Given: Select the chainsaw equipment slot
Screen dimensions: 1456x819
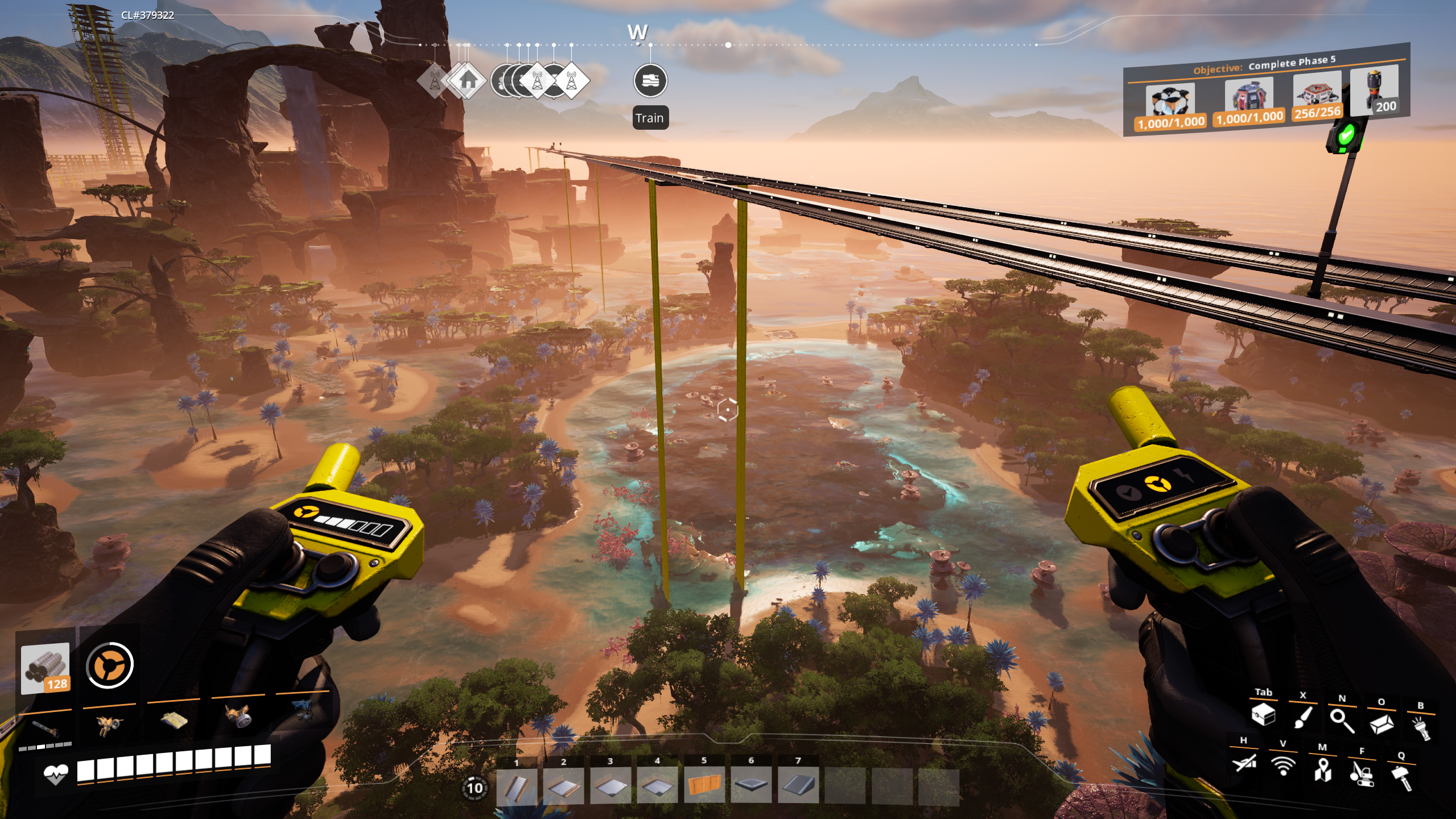Looking at the screenshot, I should click(x=46, y=729).
